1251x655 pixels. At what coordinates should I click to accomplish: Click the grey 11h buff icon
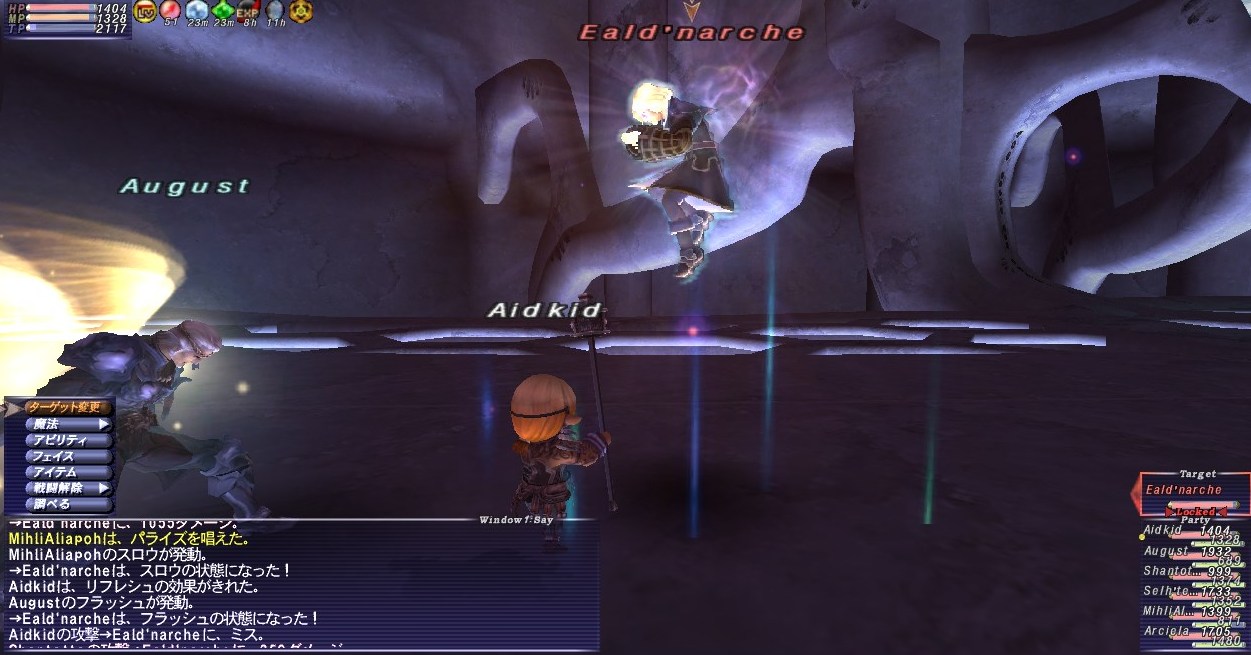tap(274, 11)
